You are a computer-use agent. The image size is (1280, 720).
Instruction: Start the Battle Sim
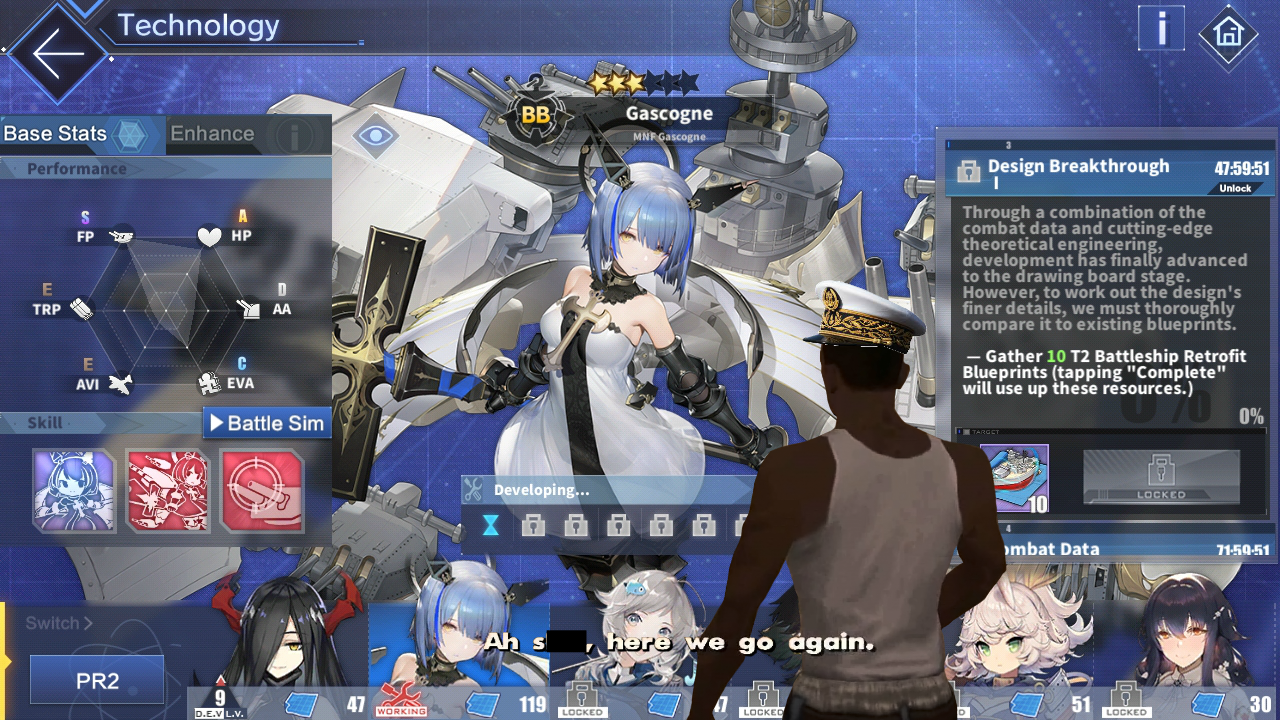point(267,423)
